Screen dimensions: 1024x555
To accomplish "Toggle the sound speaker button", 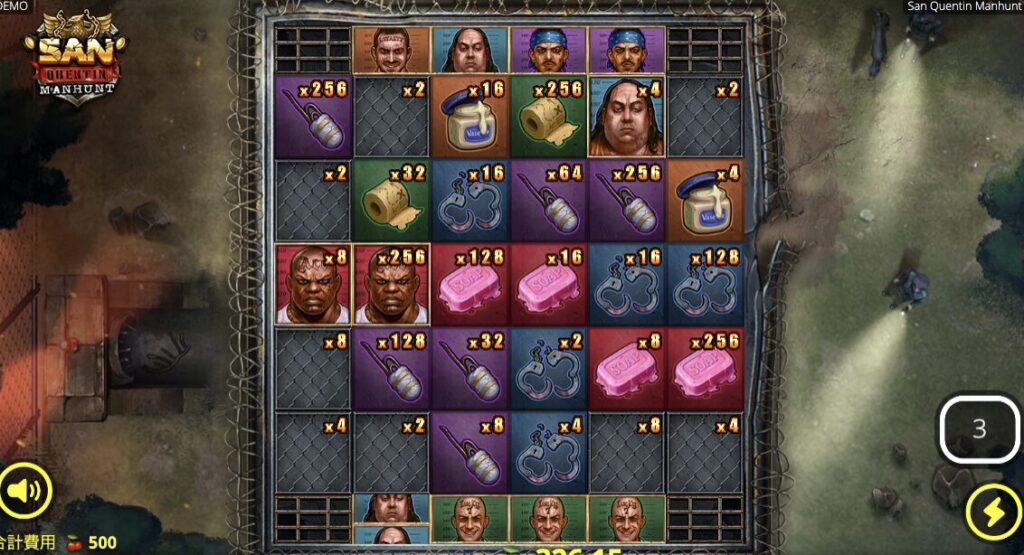I will (25, 490).
